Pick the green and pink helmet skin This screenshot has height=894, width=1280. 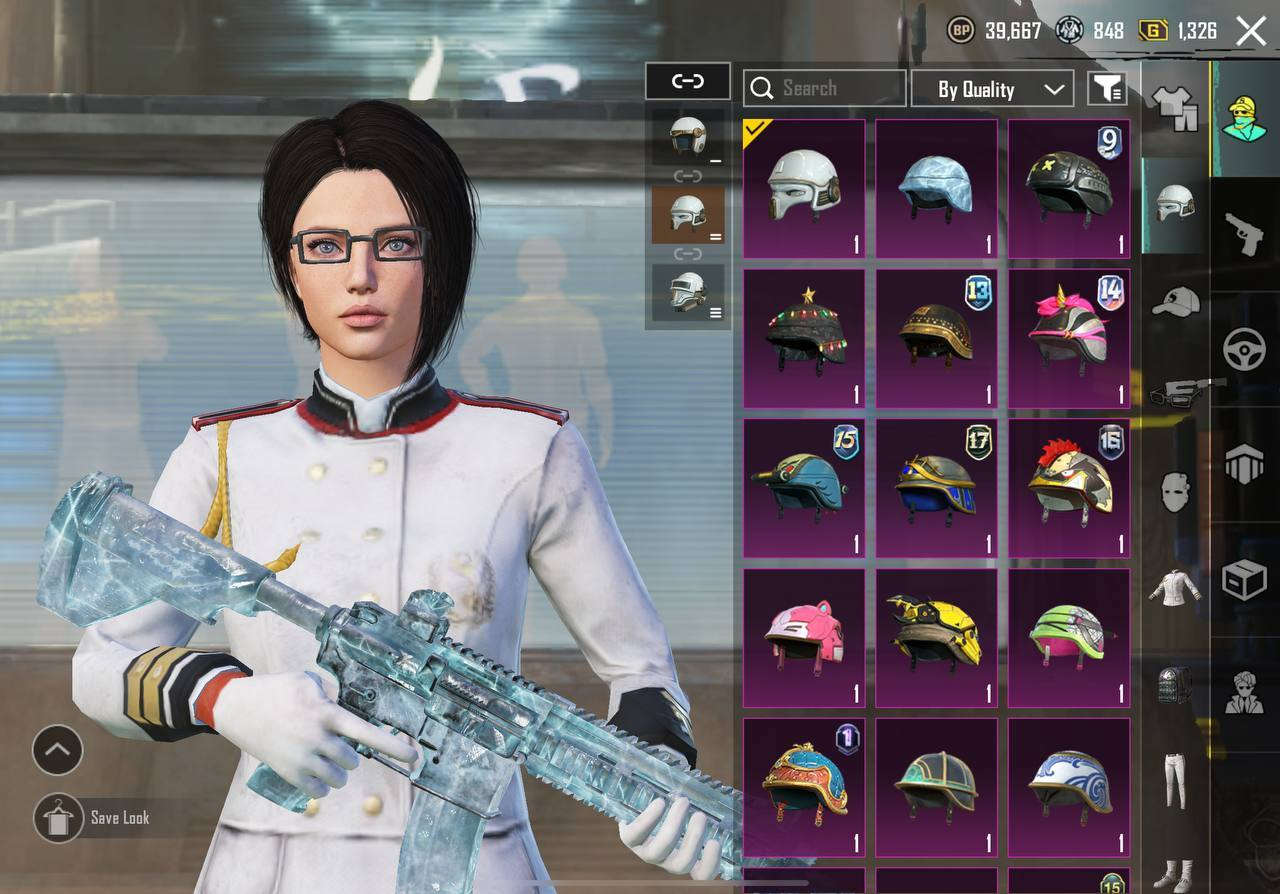tap(1068, 638)
